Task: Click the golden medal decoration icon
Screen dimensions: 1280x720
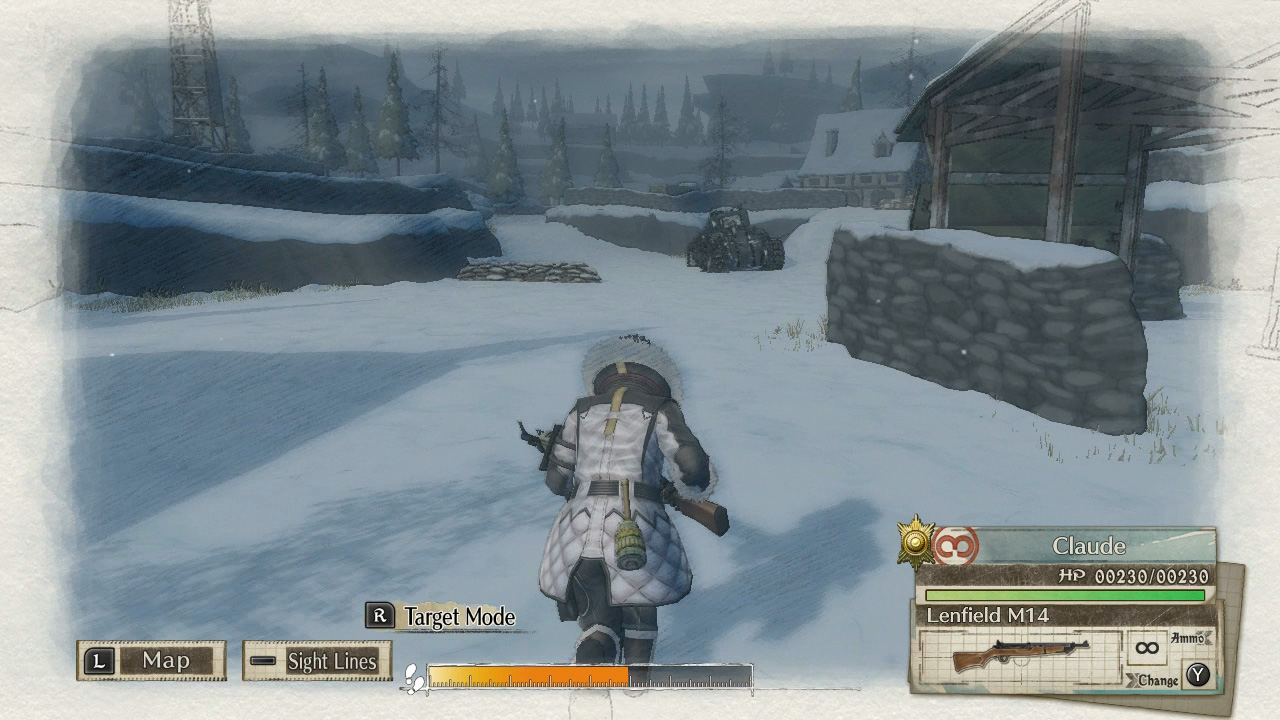Action: (918, 543)
